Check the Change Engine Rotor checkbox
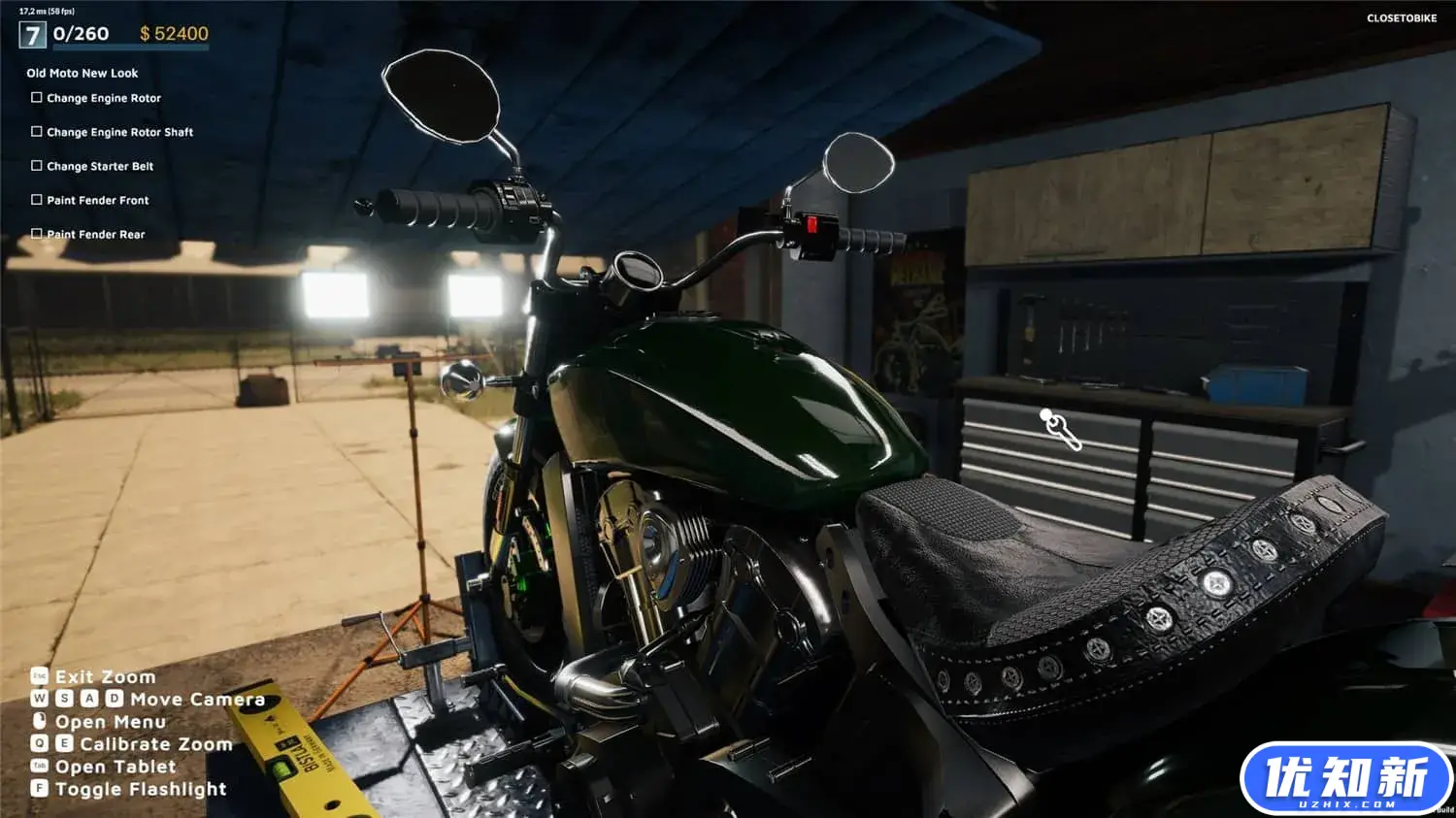 36,97
